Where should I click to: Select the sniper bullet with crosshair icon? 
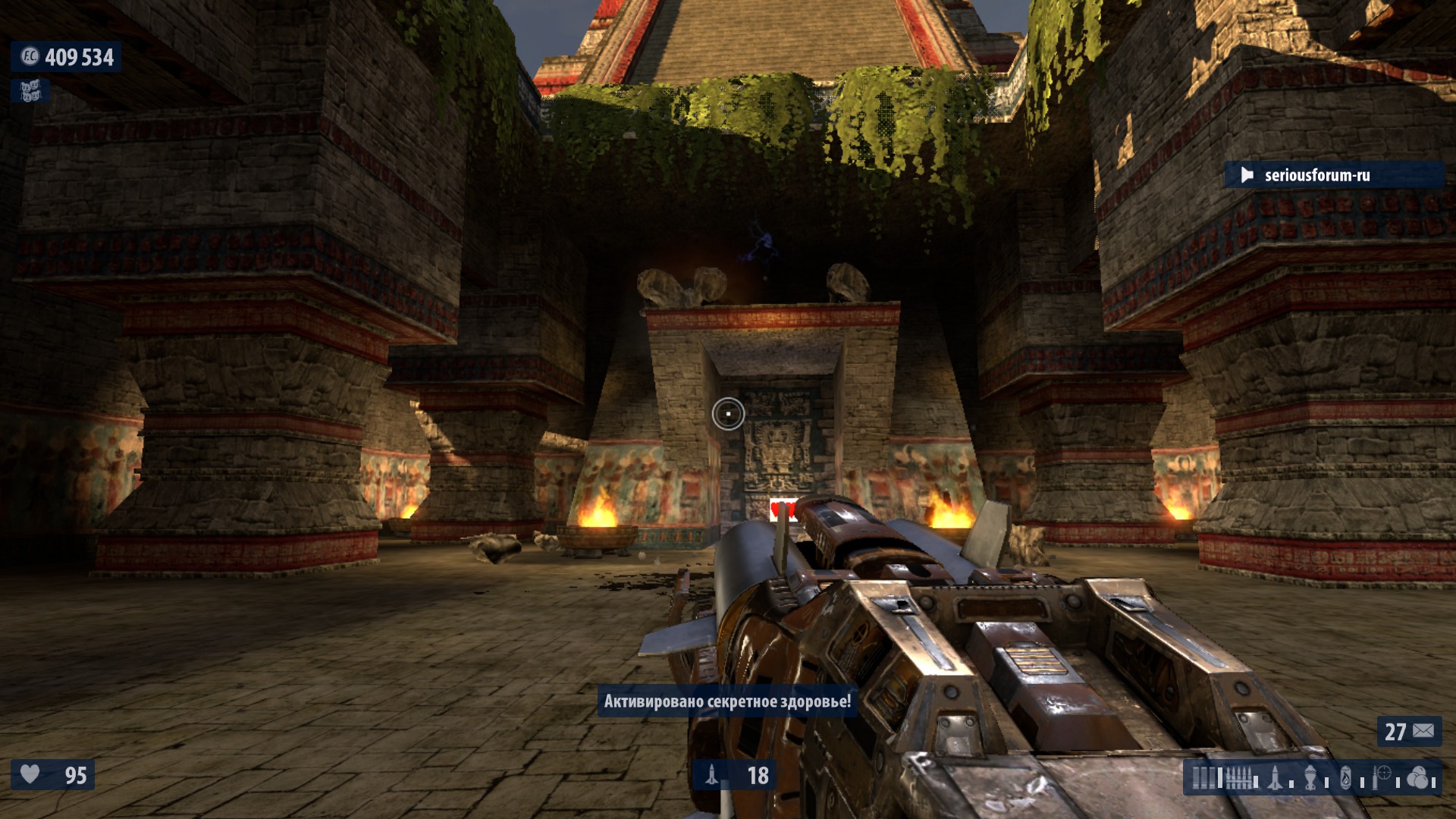pyautogui.click(x=1382, y=778)
